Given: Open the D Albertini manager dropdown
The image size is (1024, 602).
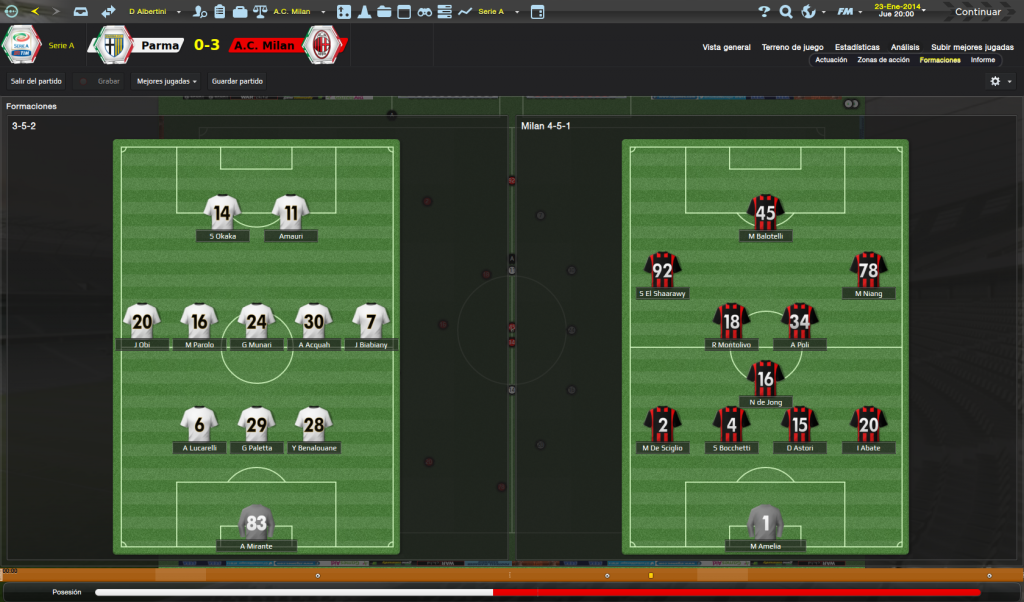Looking at the screenshot, I should click(152, 12).
